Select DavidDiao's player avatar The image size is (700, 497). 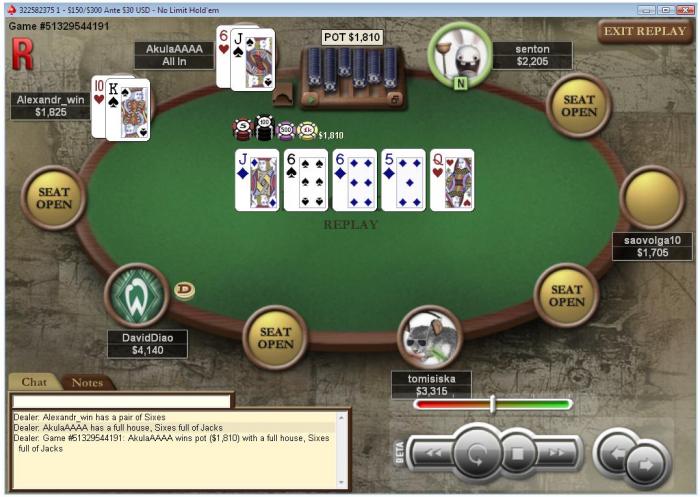(x=137, y=295)
